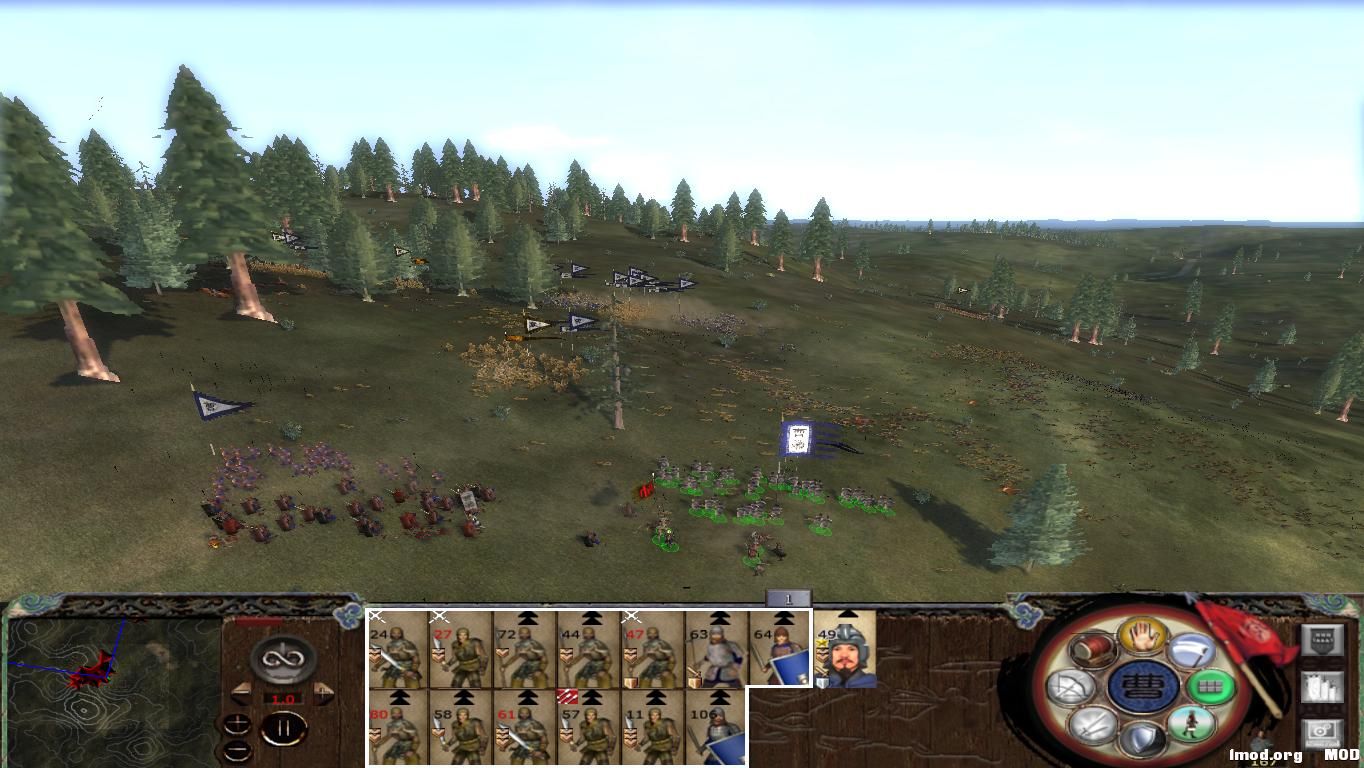Toggle the Guard Mode shield icon
The height and width of the screenshot is (768, 1364).
coord(1143,737)
